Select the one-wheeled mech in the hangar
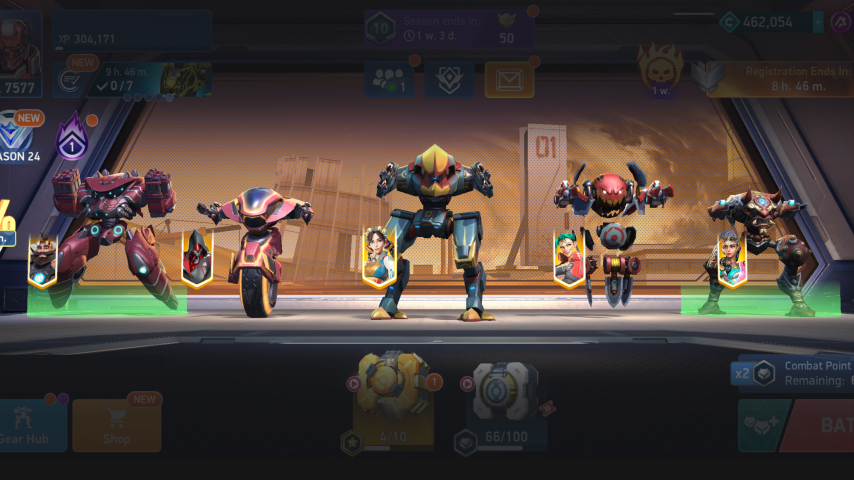Viewport: 854px width, 480px height. tap(256, 250)
